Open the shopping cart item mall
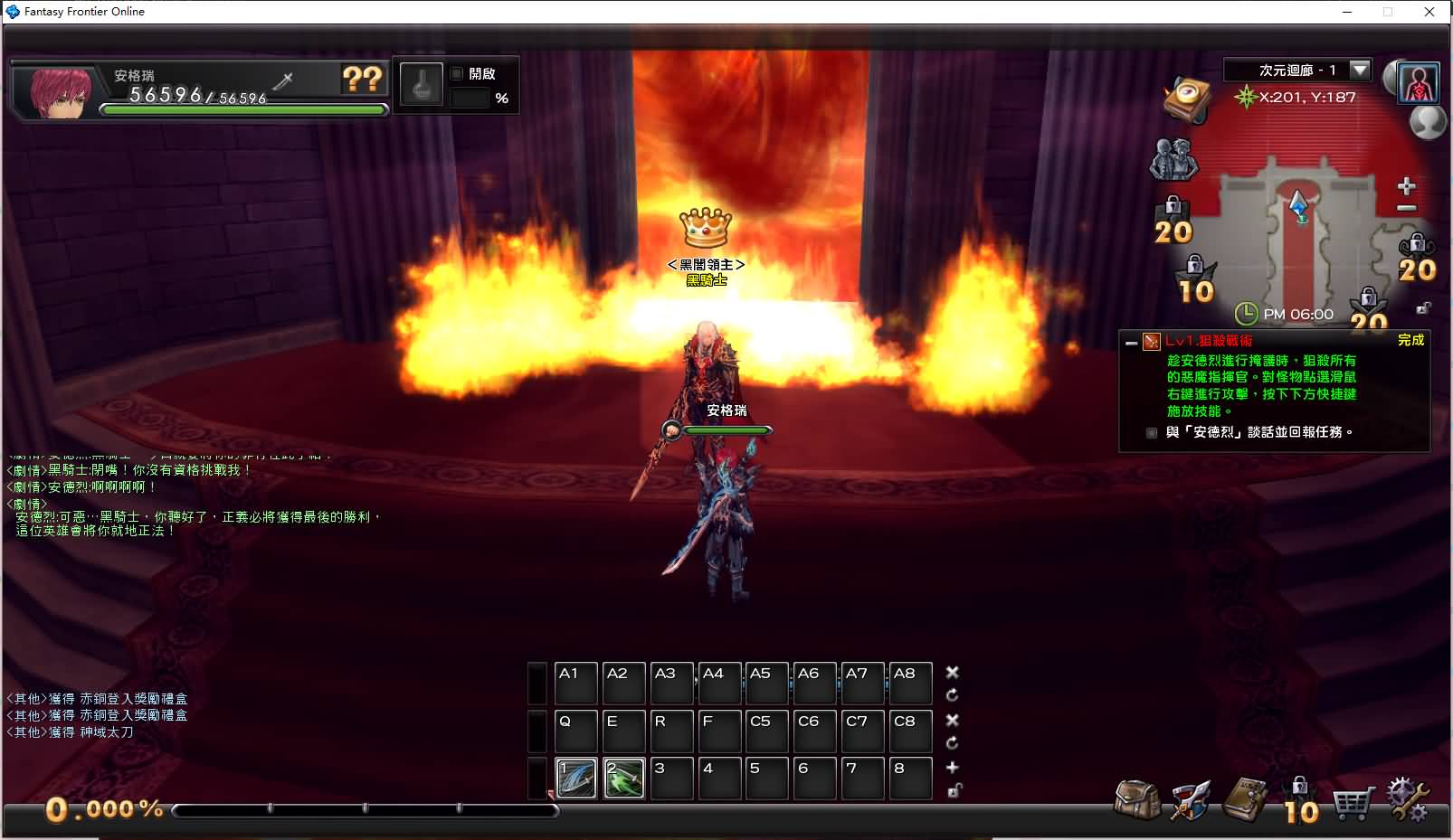This screenshot has width=1453, height=840. click(1353, 802)
